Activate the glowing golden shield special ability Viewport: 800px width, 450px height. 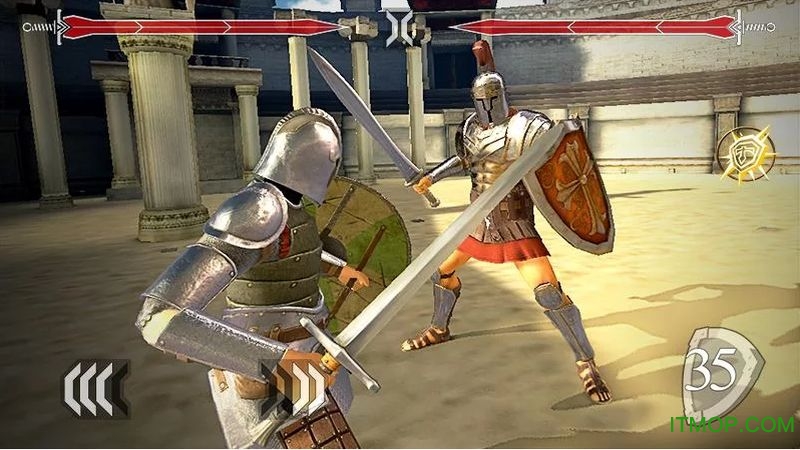tap(744, 151)
